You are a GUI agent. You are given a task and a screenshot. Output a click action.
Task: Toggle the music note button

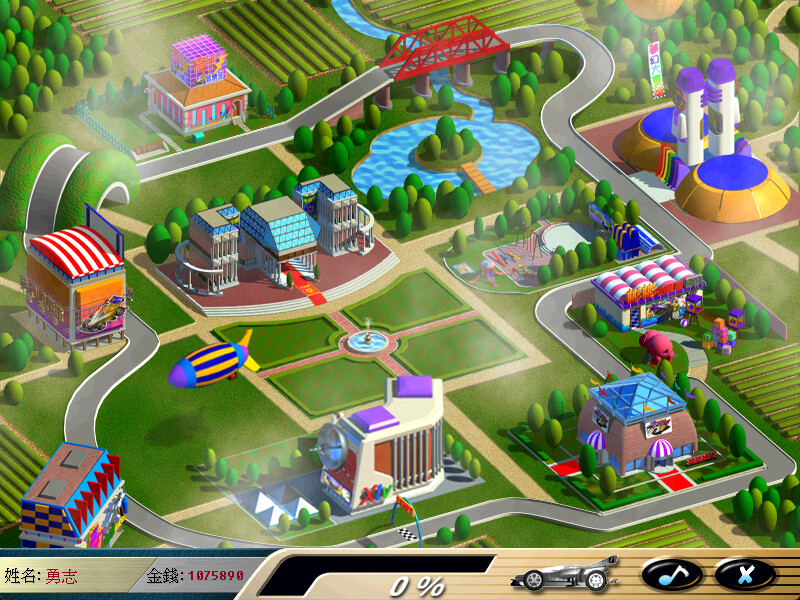tap(671, 573)
